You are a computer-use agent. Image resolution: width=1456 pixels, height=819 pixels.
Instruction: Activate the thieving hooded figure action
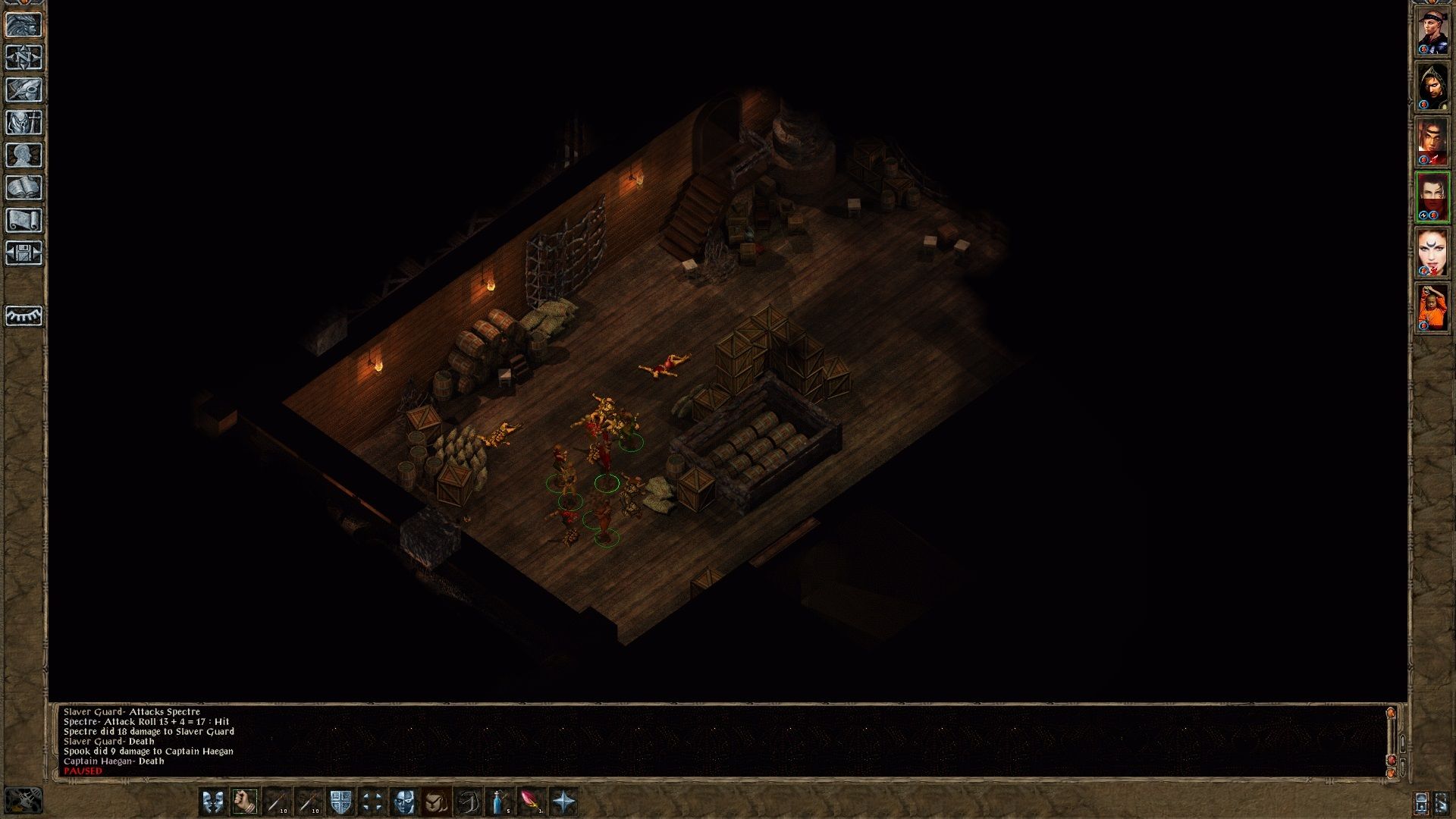point(436,802)
